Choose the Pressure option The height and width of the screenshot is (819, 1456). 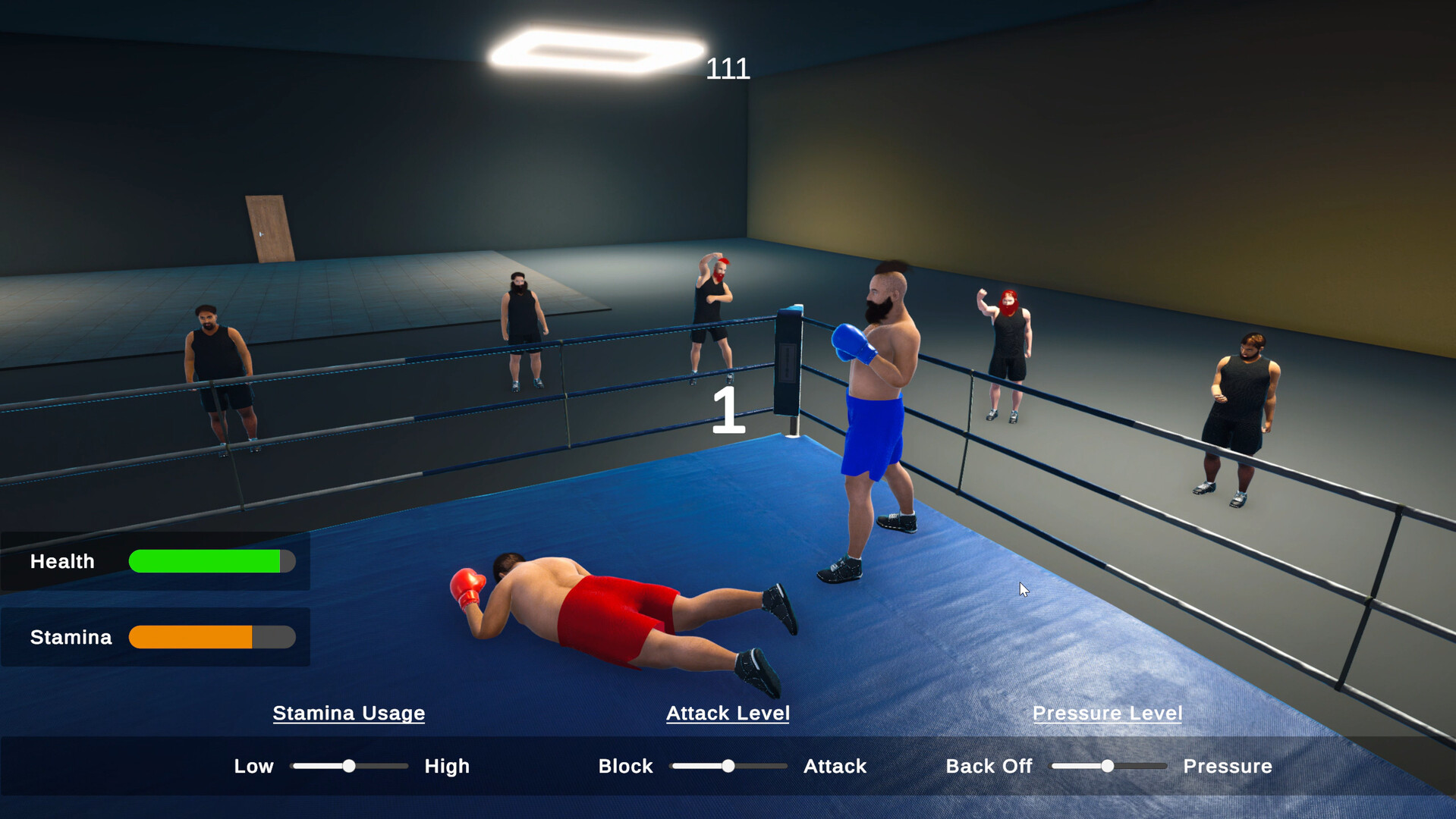pos(1227,766)
